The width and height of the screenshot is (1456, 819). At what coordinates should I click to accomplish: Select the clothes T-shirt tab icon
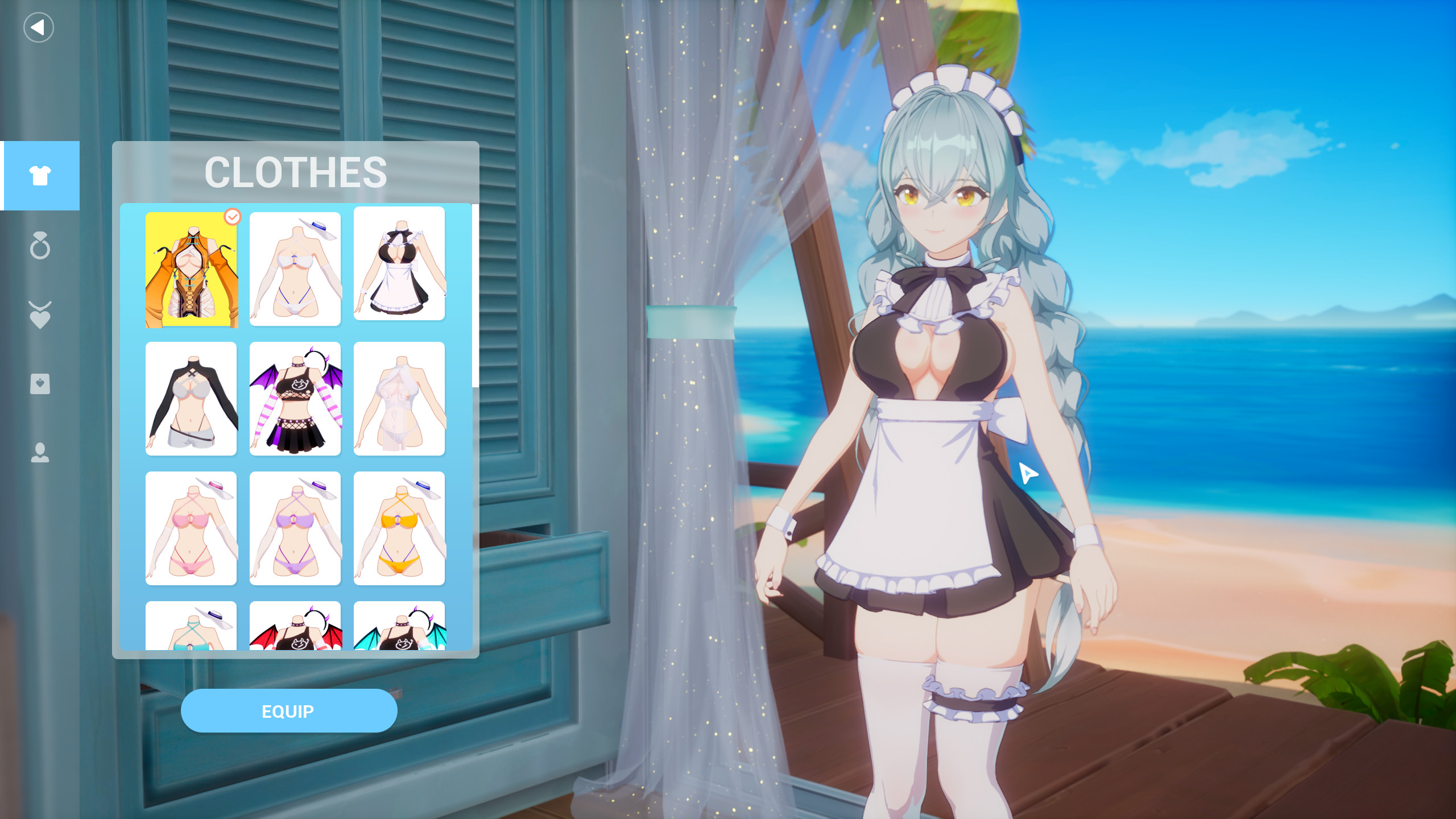point(40,175)
